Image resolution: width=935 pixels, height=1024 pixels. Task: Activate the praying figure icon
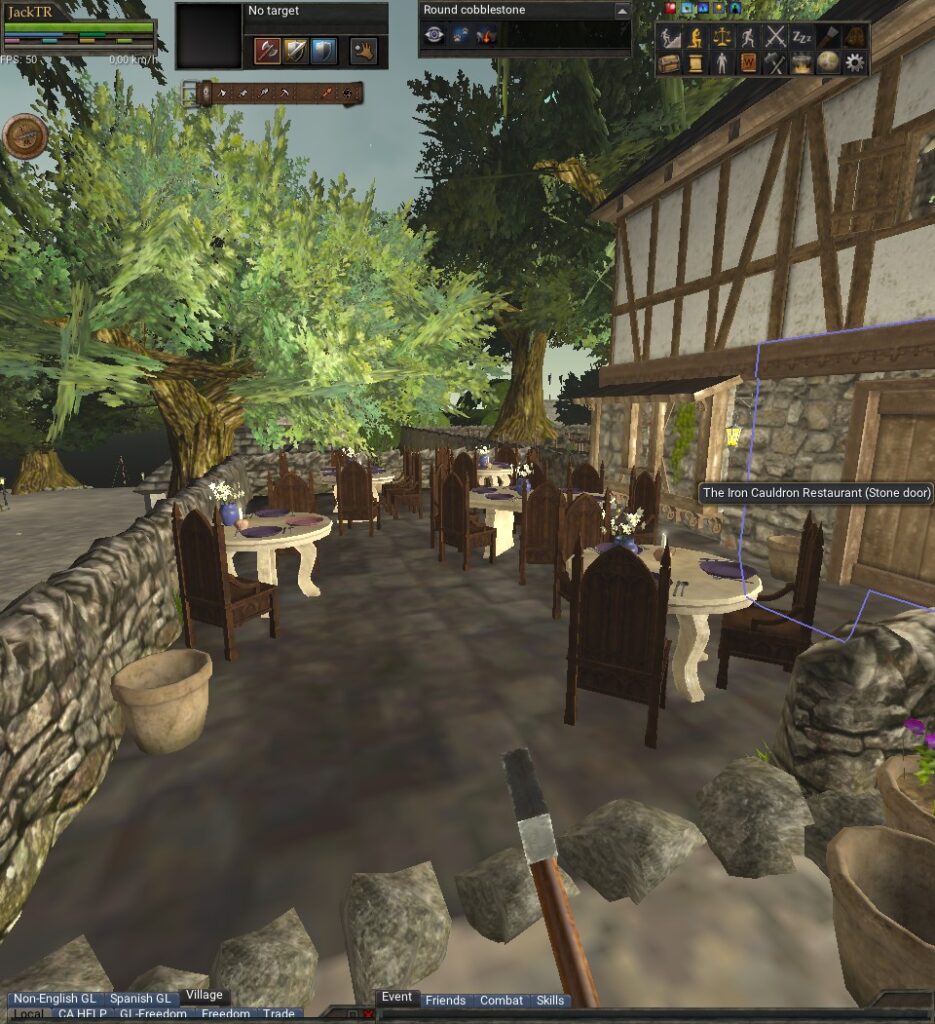(x=696, y=38)
